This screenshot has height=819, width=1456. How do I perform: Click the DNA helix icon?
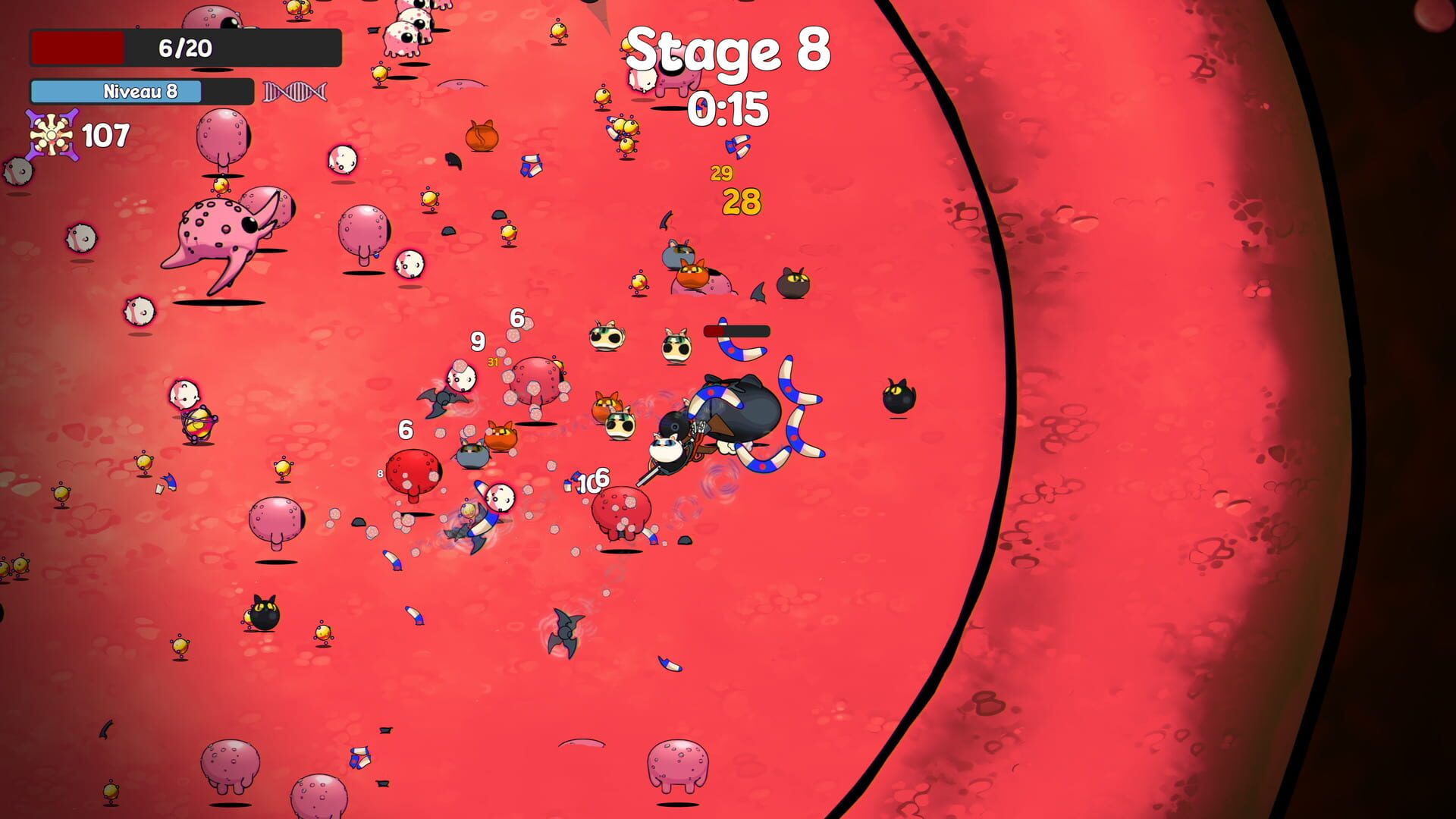(295, 92)
